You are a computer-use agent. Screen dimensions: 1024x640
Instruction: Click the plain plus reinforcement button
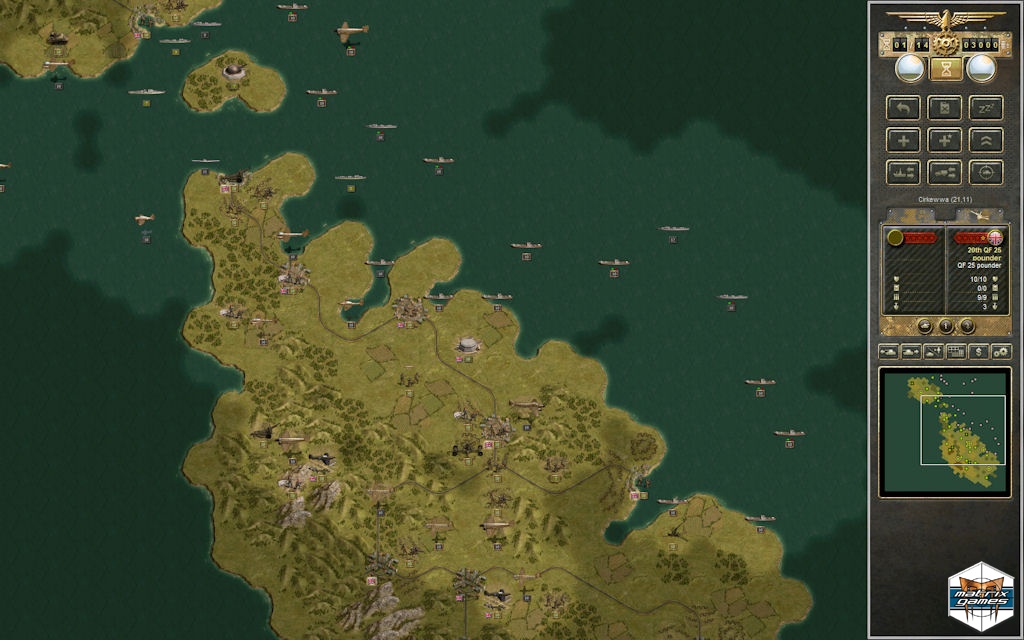point(903,140)
